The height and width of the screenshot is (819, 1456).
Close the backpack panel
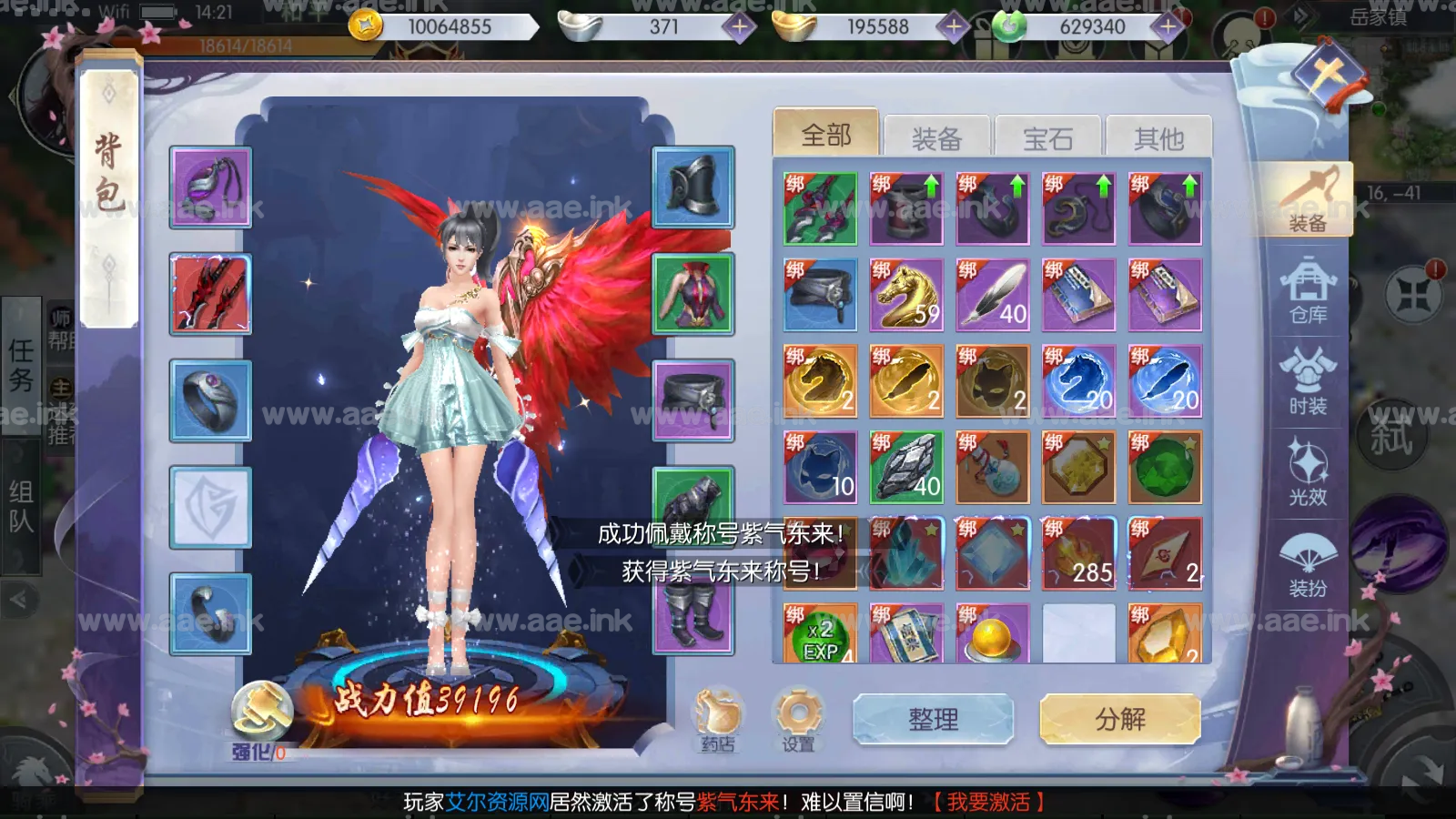click(1327, 75)
